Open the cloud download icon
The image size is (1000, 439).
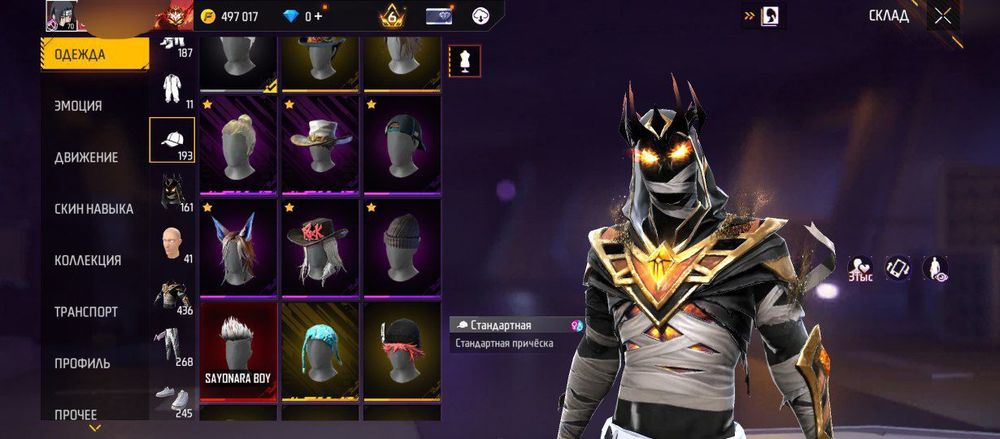[480, 16]
